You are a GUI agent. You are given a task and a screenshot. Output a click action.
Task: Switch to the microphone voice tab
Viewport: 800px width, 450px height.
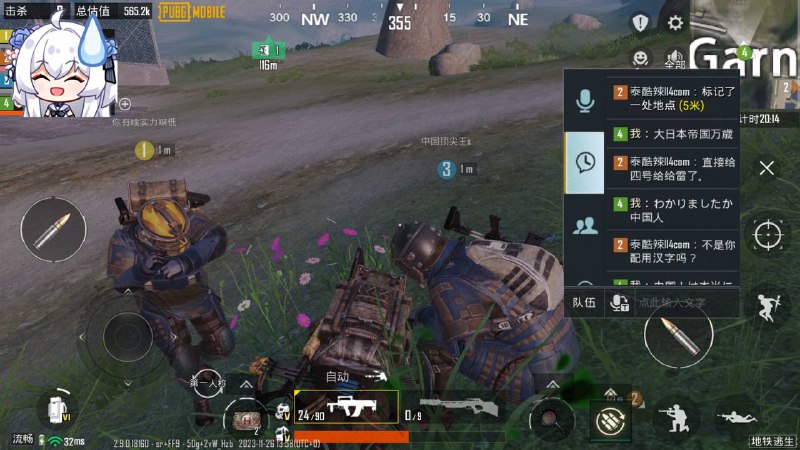click(585, 100)
